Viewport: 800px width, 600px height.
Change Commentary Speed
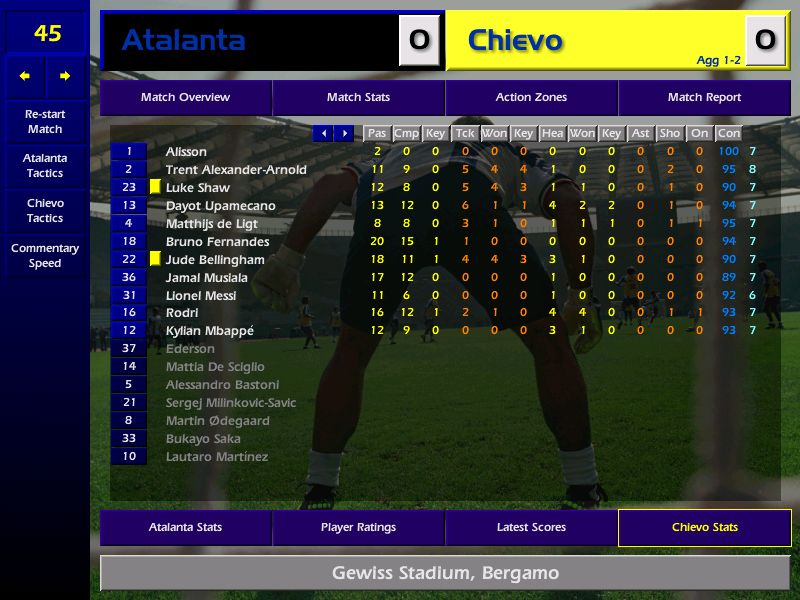click(45, 256)
